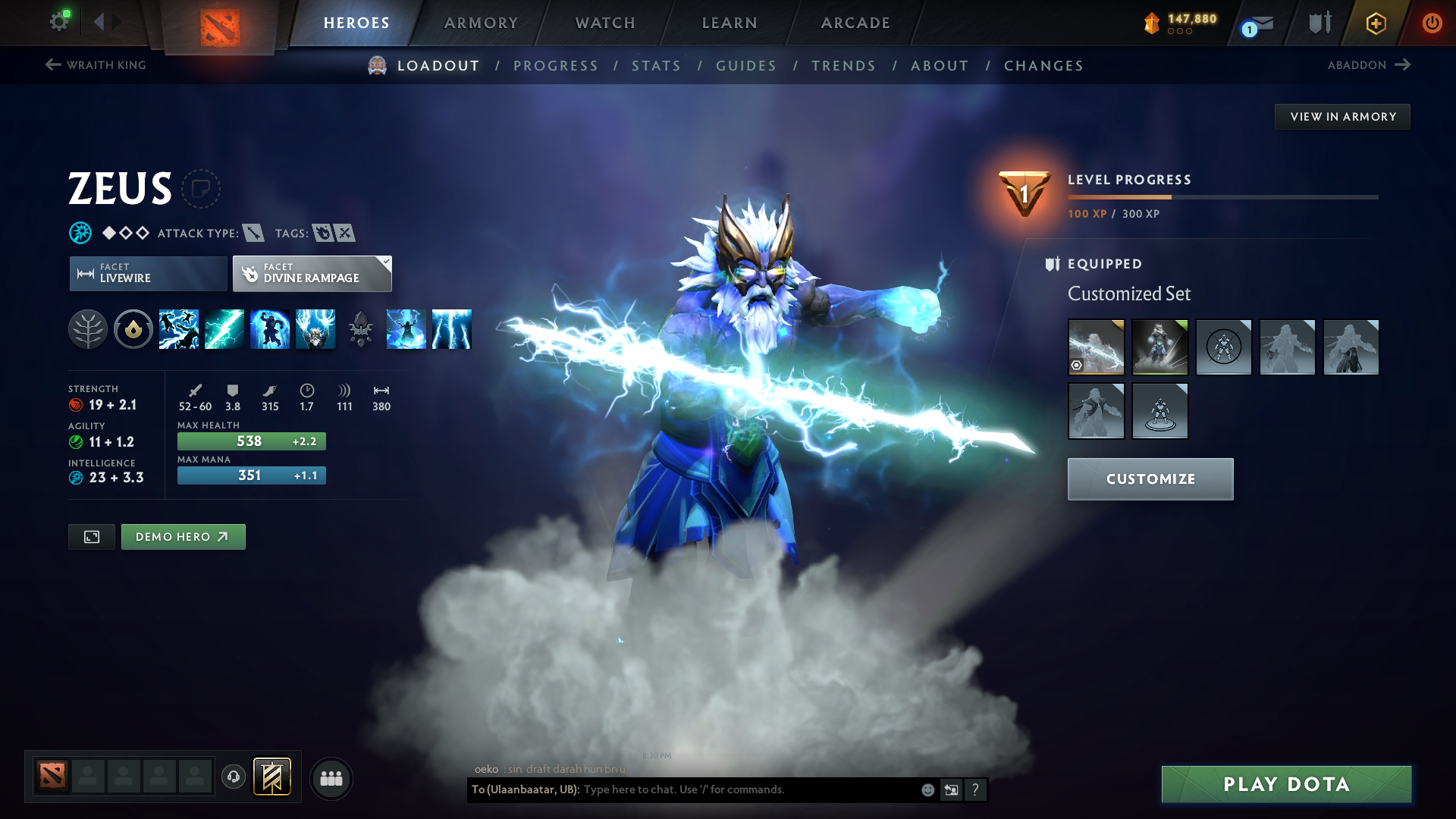Click the emoticon icon in the chat bar
The height and width of the screenshot is (819, 1456).
[927, 789]
